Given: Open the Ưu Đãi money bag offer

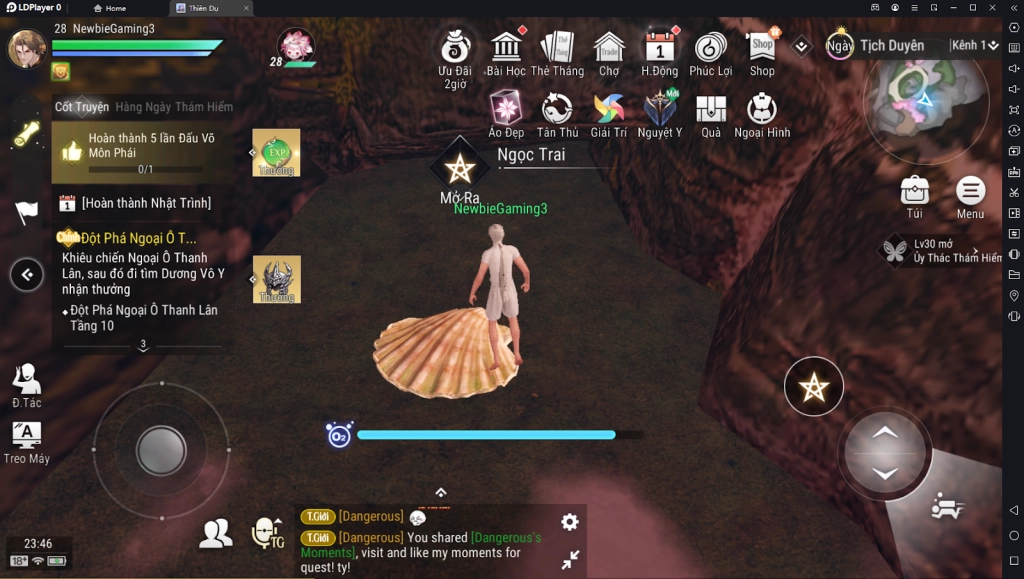Looking at the screenshot, I should point(456,48).
